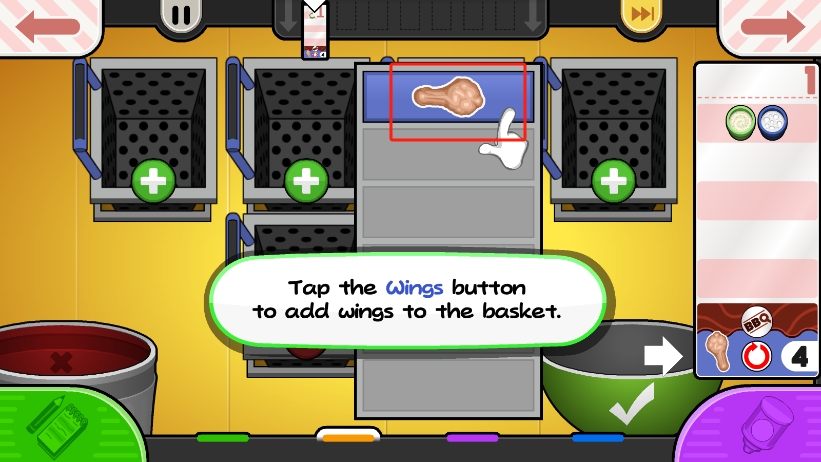Viewport: 821px width, 462px height.
Task: Switch to the blue station tab
Action: tap(597, 438)
